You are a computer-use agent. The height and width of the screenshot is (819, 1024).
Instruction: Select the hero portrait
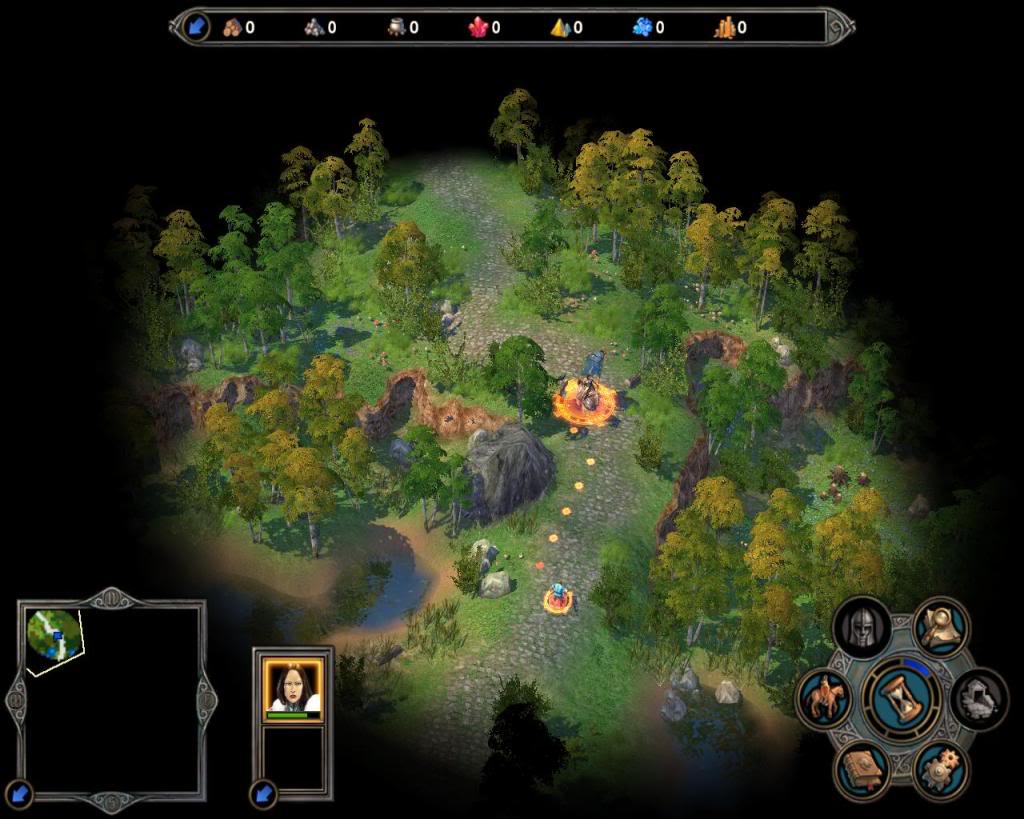292,688
